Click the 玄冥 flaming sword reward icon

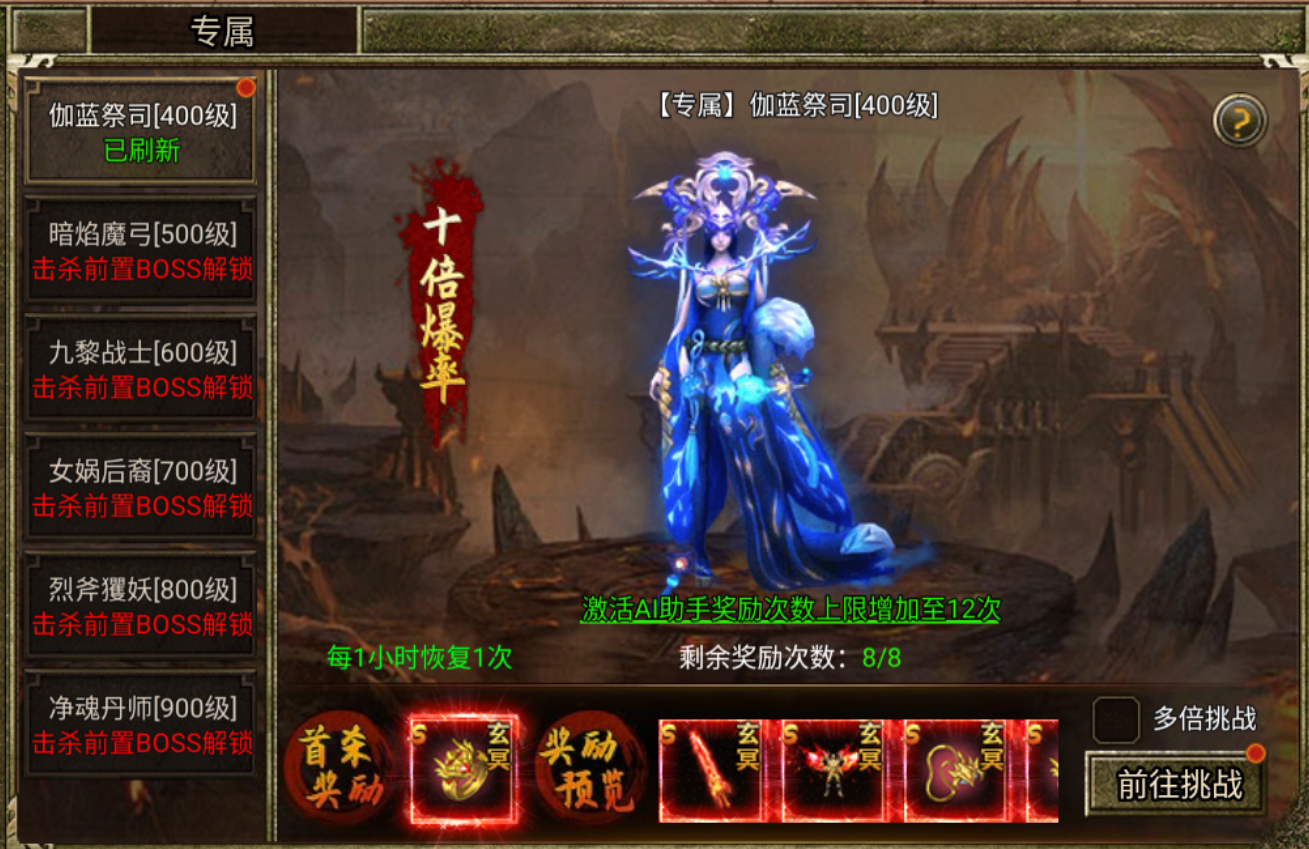tap(712, 768)
